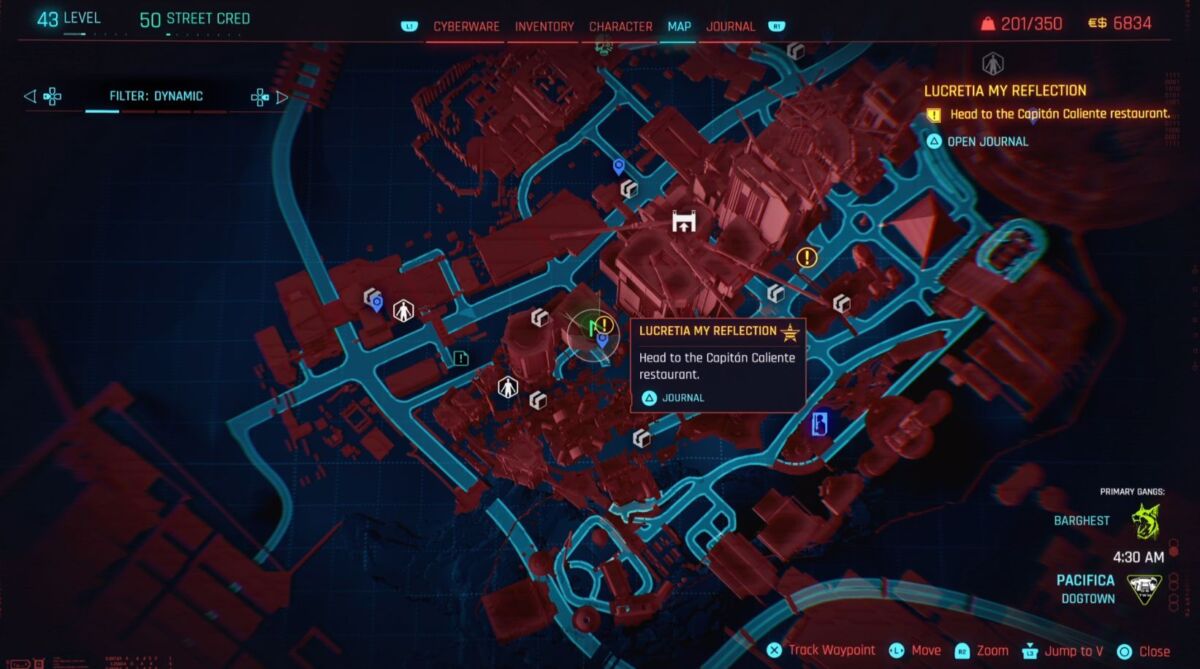This screenshot has height=669, width=1200.
Task: Open the Inventory tab
Action: [x=544, y=26]
